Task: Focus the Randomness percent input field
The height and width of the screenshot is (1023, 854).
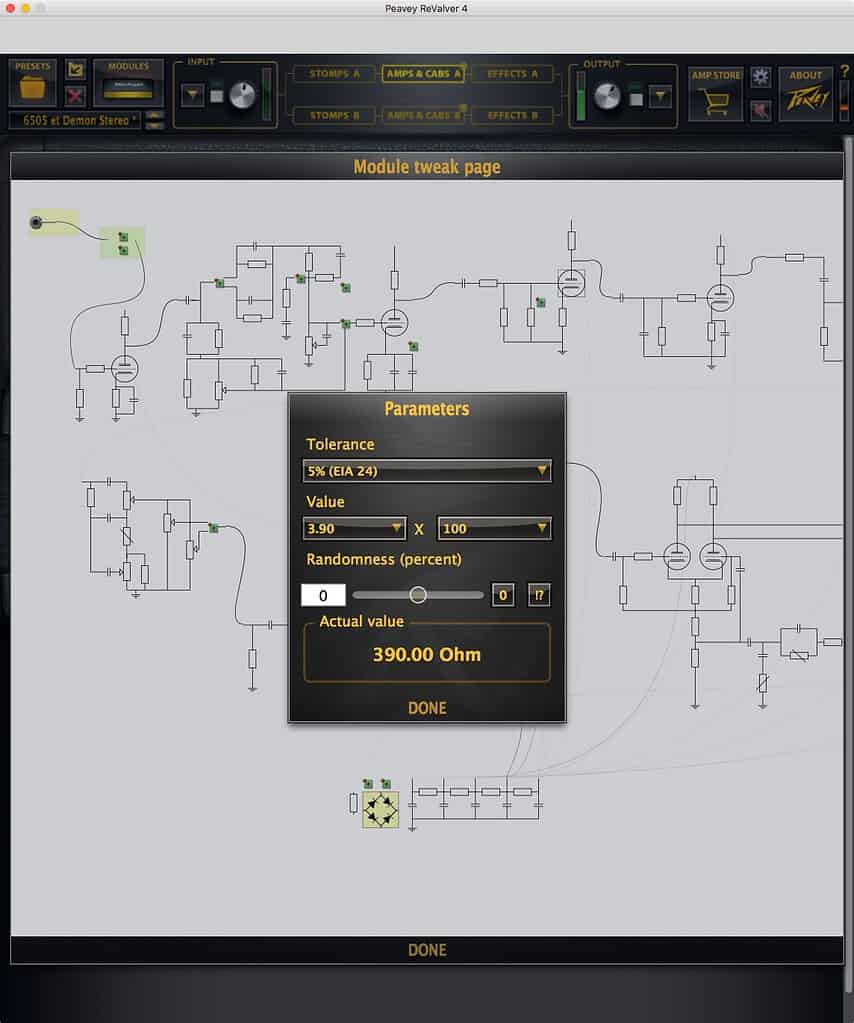Action: click(323, 596)
